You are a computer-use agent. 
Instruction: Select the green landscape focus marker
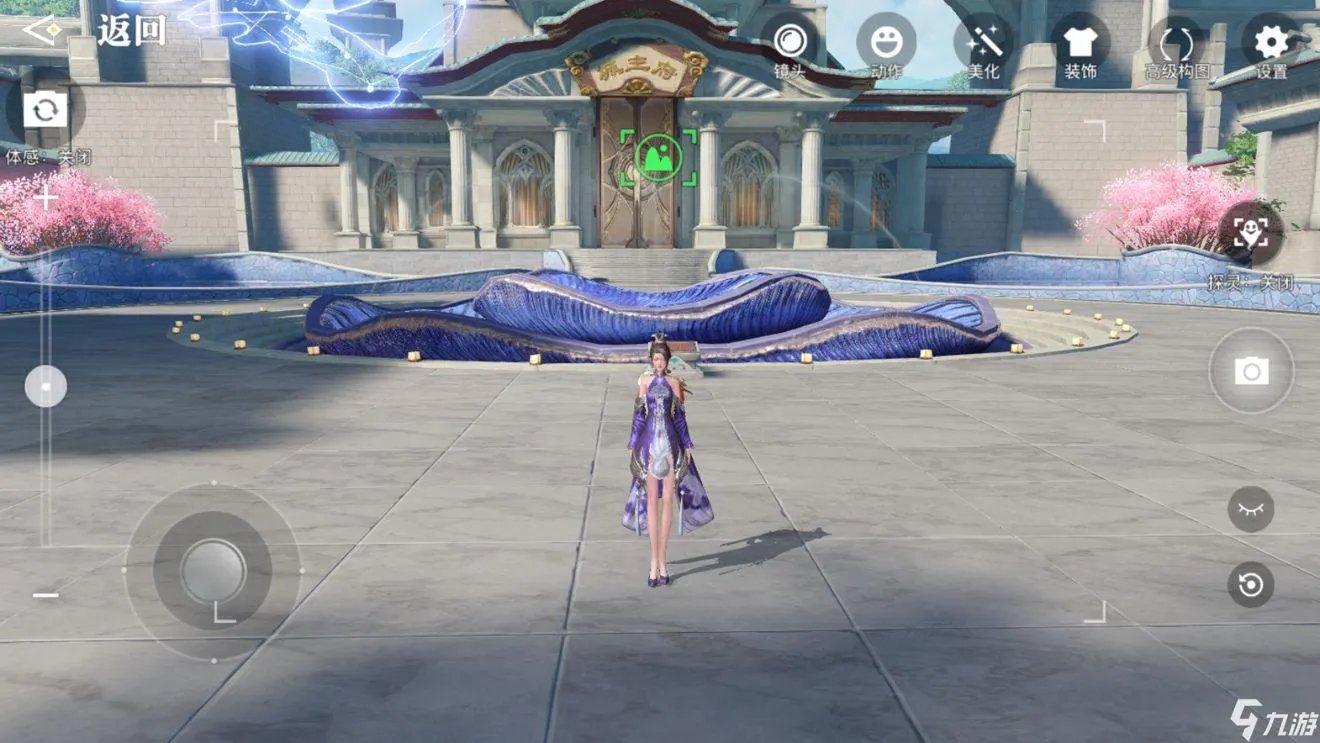tap(658, 158)
